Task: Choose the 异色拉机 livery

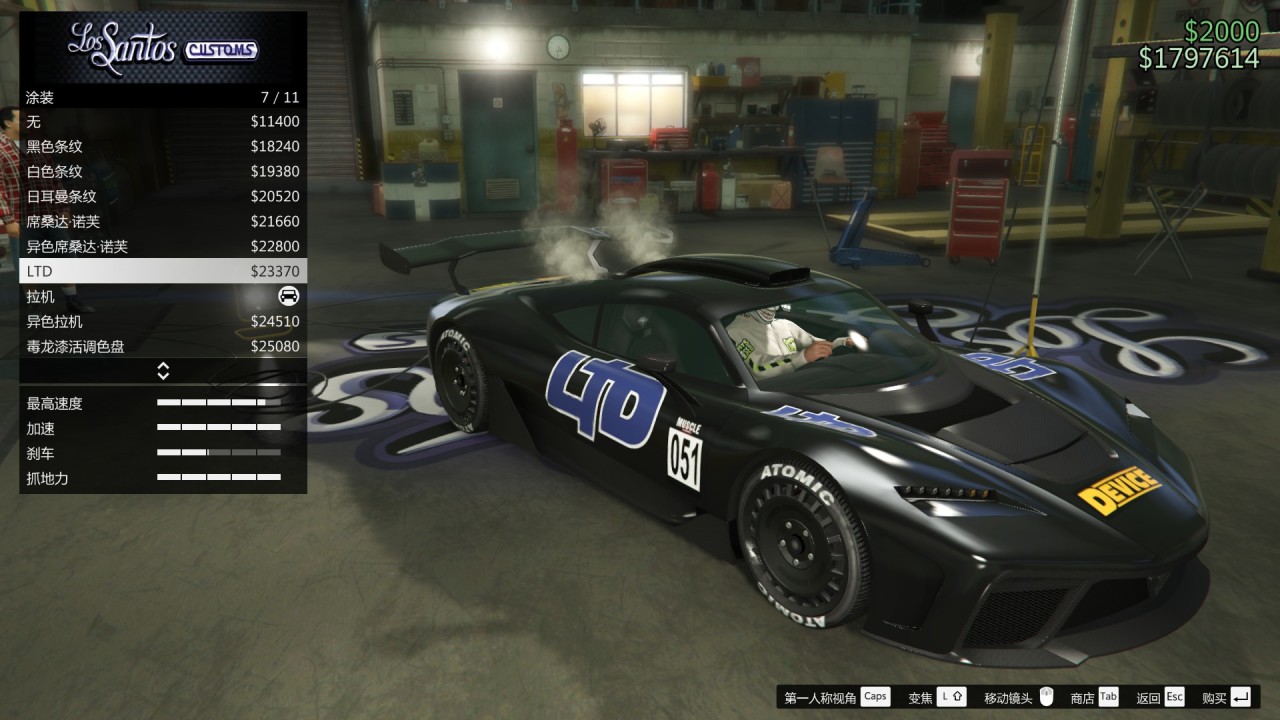Action: pyautogui.click(x=163, y=322)
